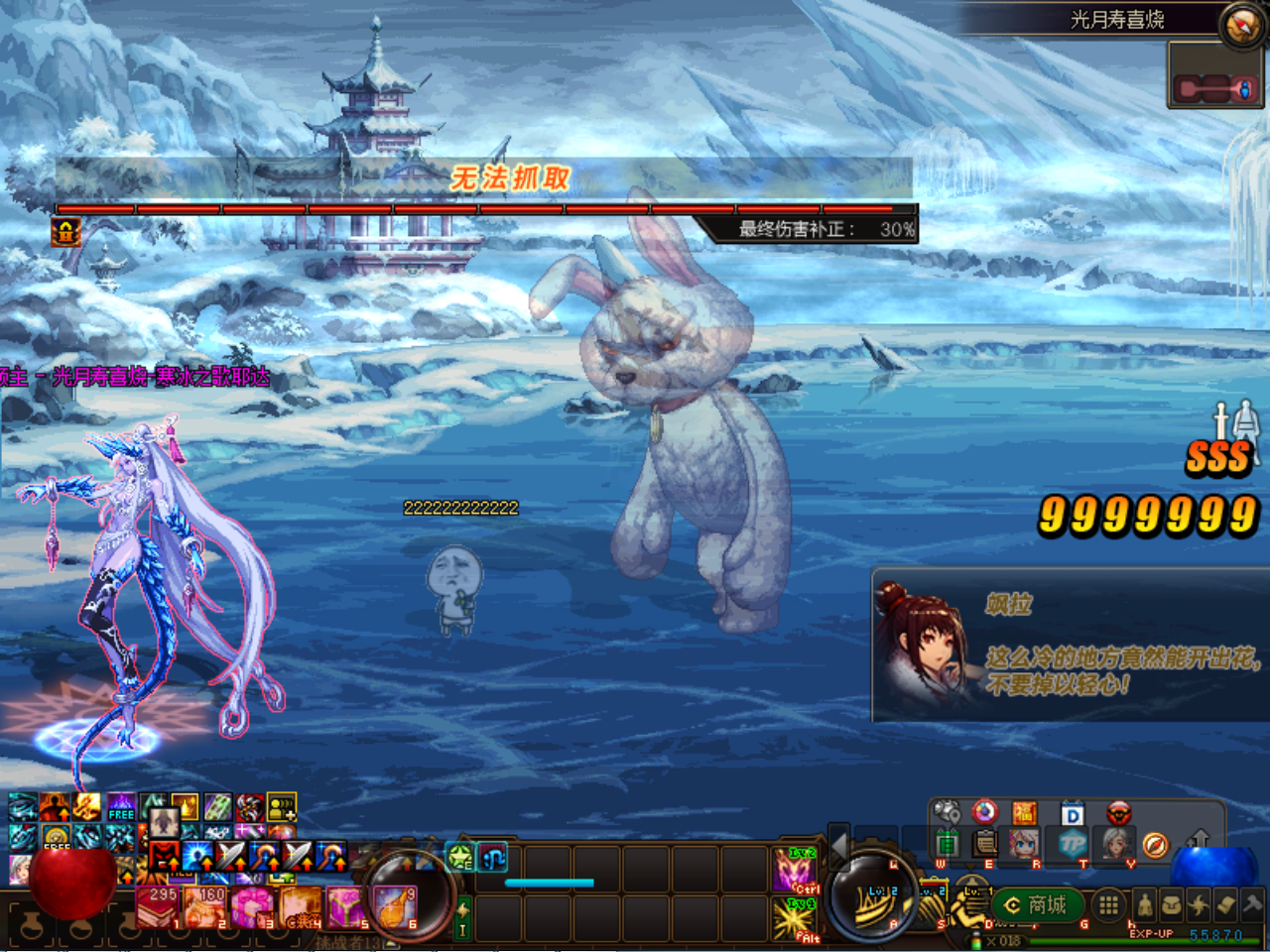Click the forge hammer icon

1251,904
